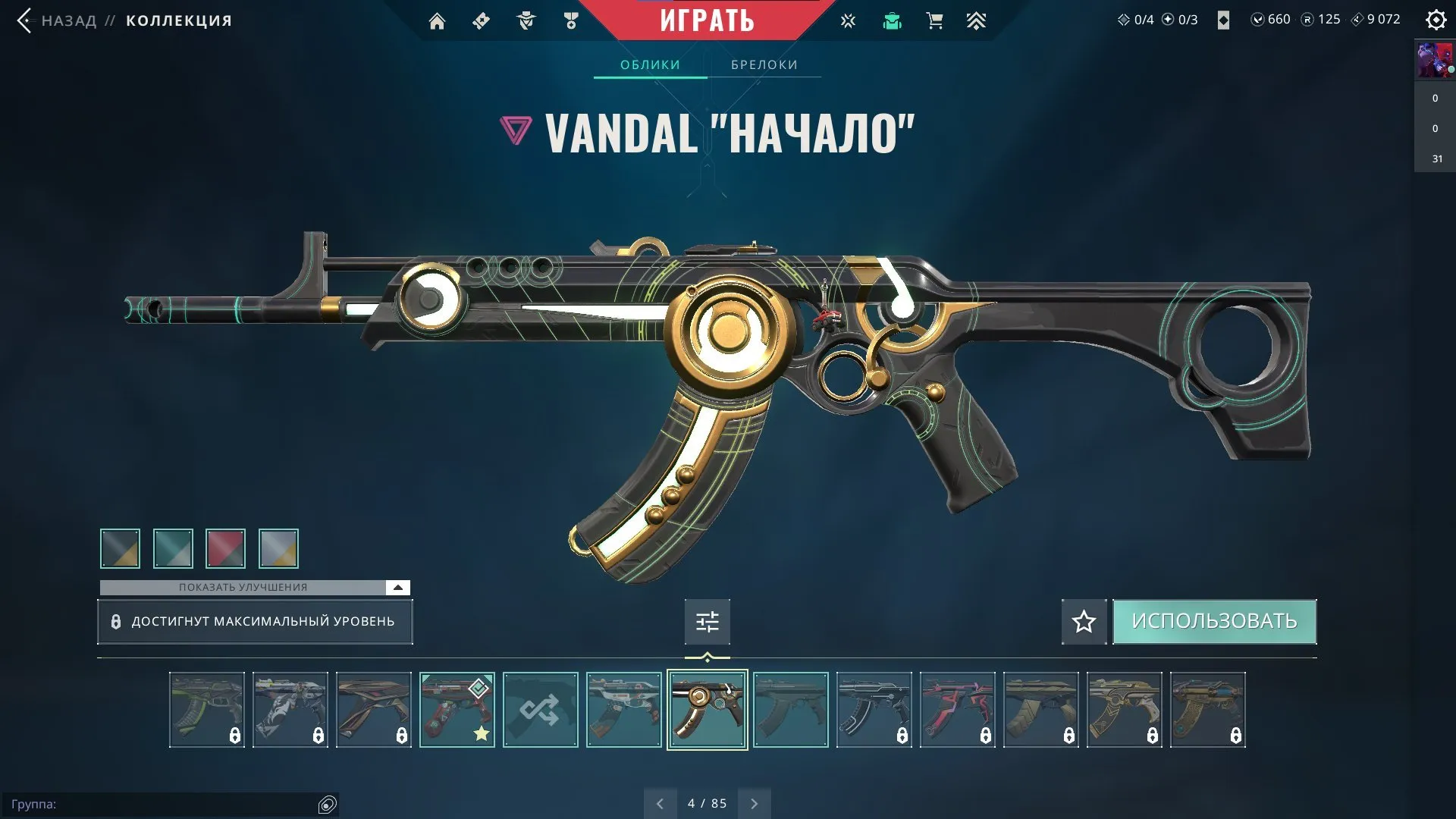Screen dimensions: 1456x819
Task: Open the battlepass with the ticket icon
Action: [x=480, y=21]
